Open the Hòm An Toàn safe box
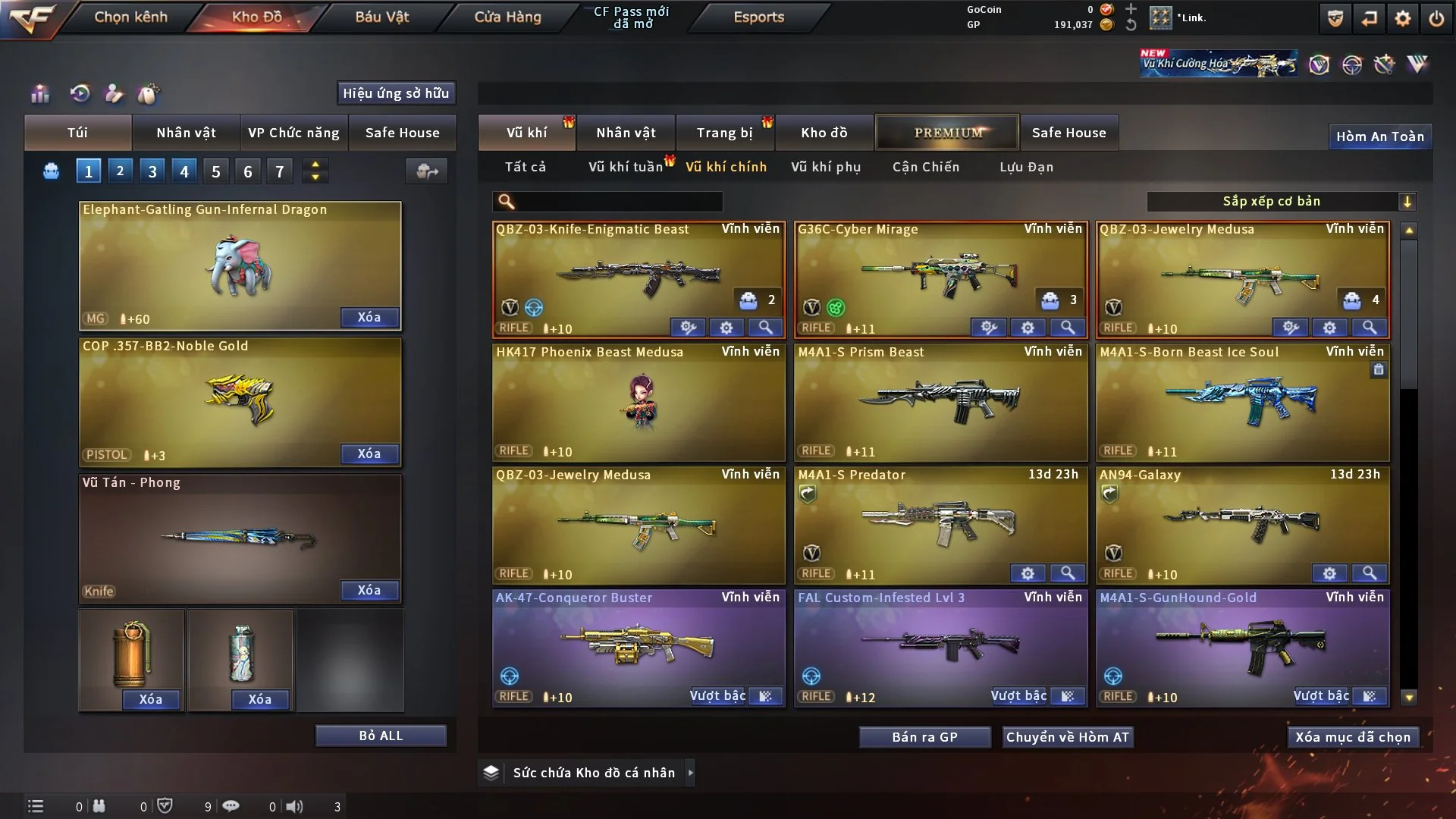 1379,136
